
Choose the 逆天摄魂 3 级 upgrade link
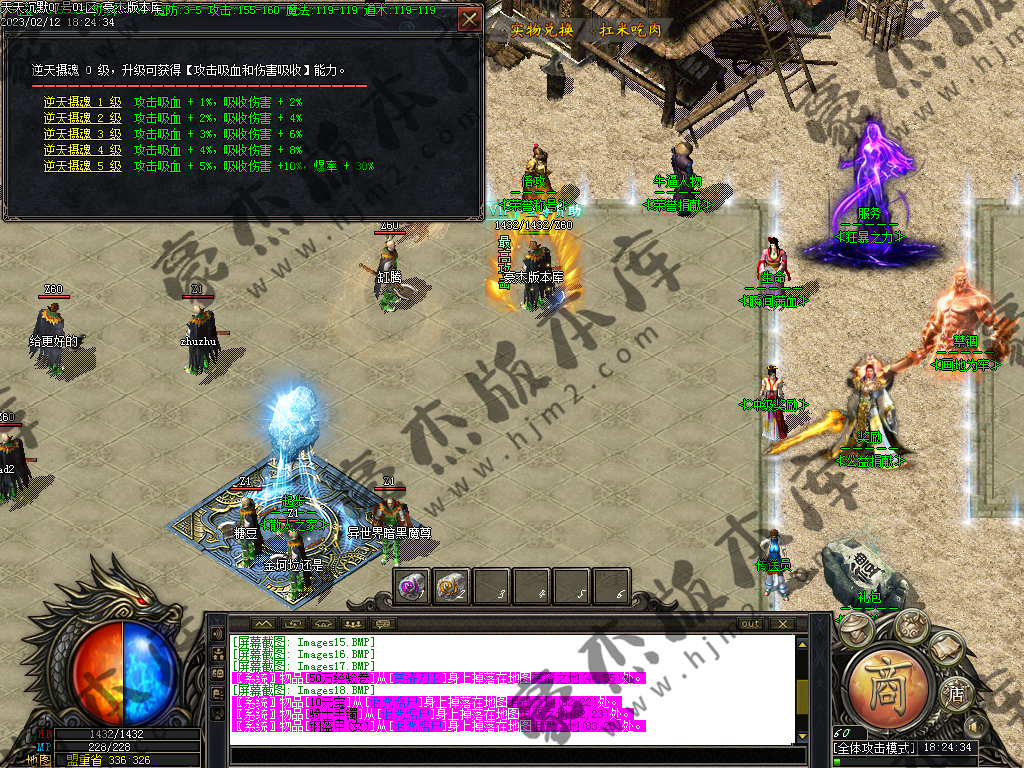[82, 134]
